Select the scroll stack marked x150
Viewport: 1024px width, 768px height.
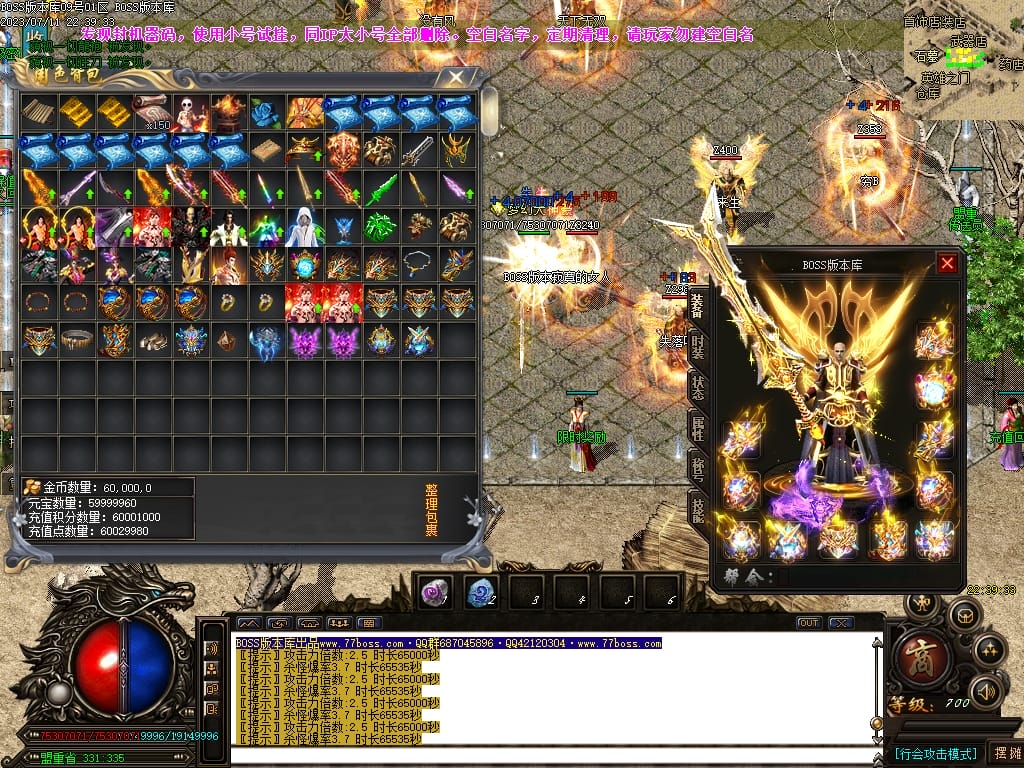(153, 113)
